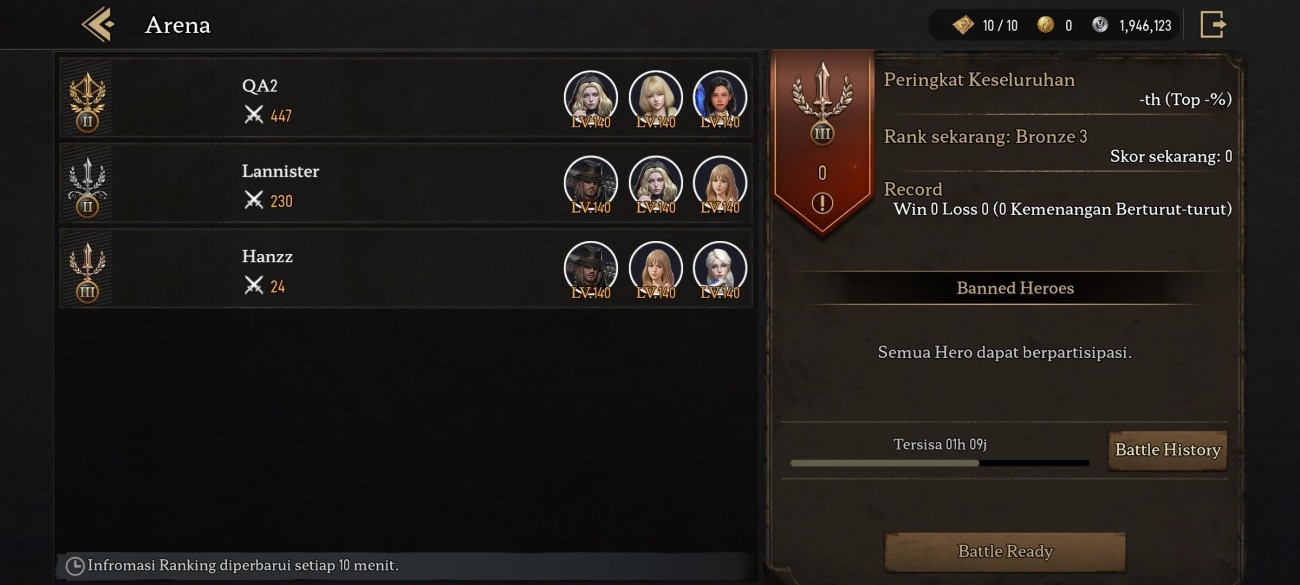The height and width of the screenshot is (585, 1300).
Task: Tap the silver currency 1,946,123
Action: pyautogui.click(x=1133, y=25)
